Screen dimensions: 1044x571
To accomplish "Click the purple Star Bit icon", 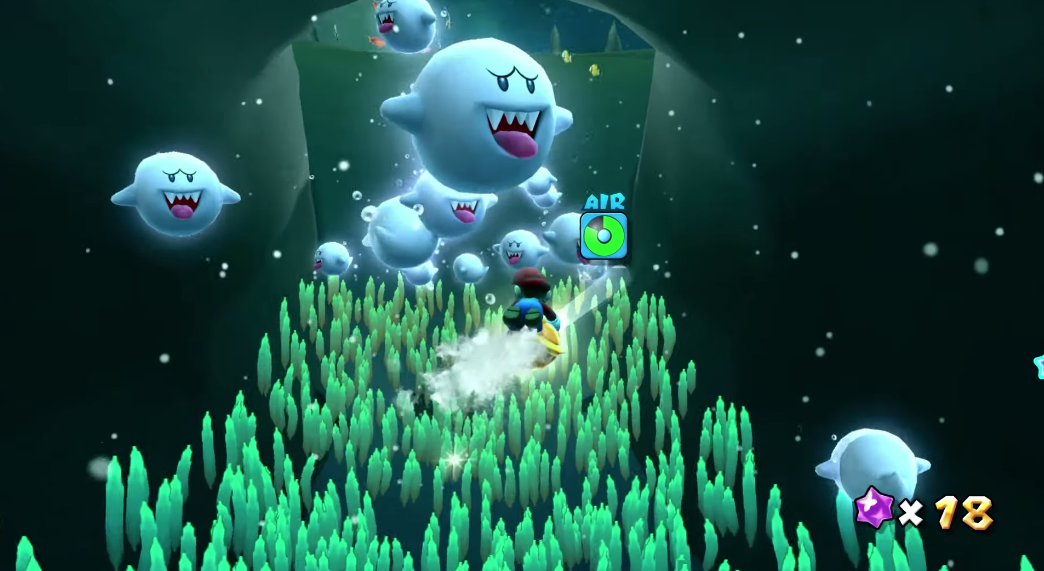I will (x=874, y=509).
